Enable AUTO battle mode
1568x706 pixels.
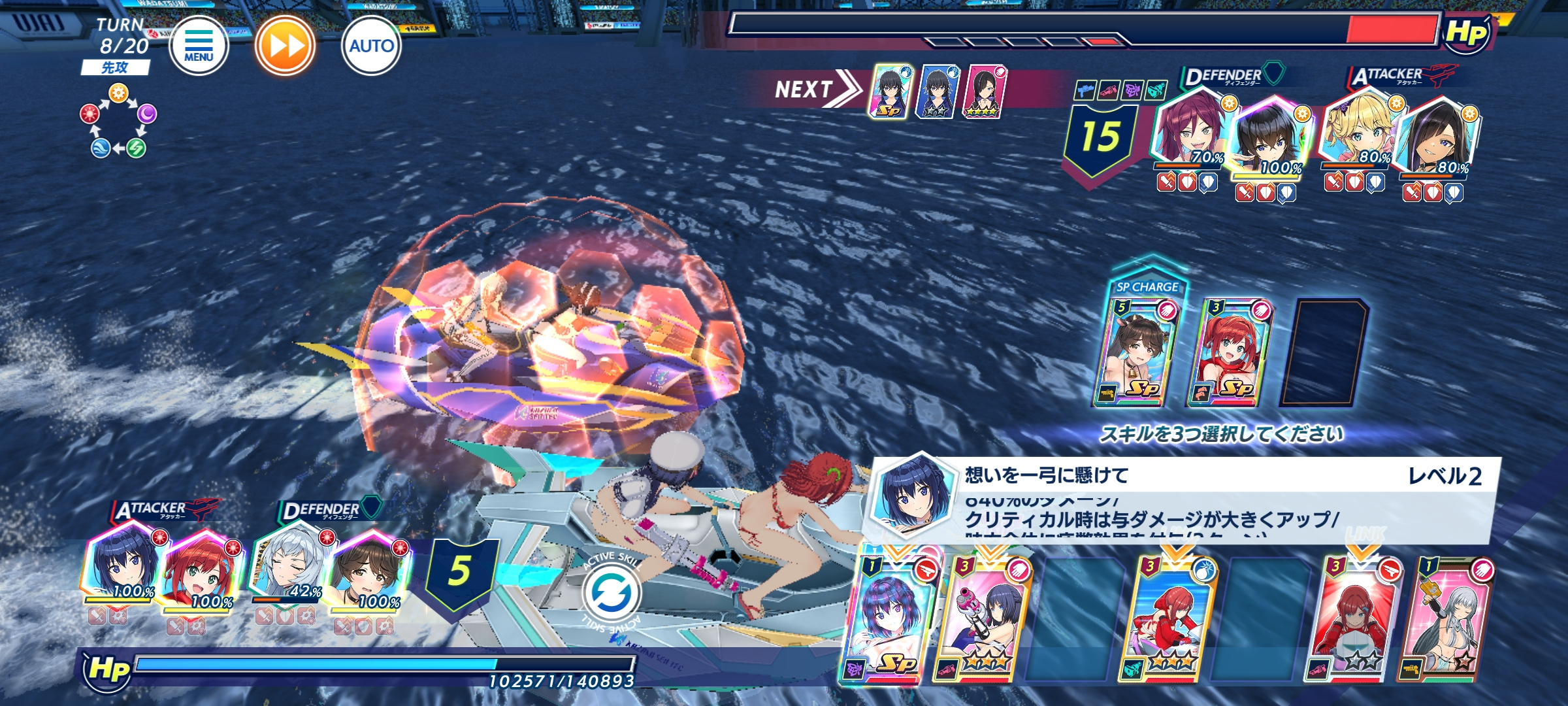[371, 46]
